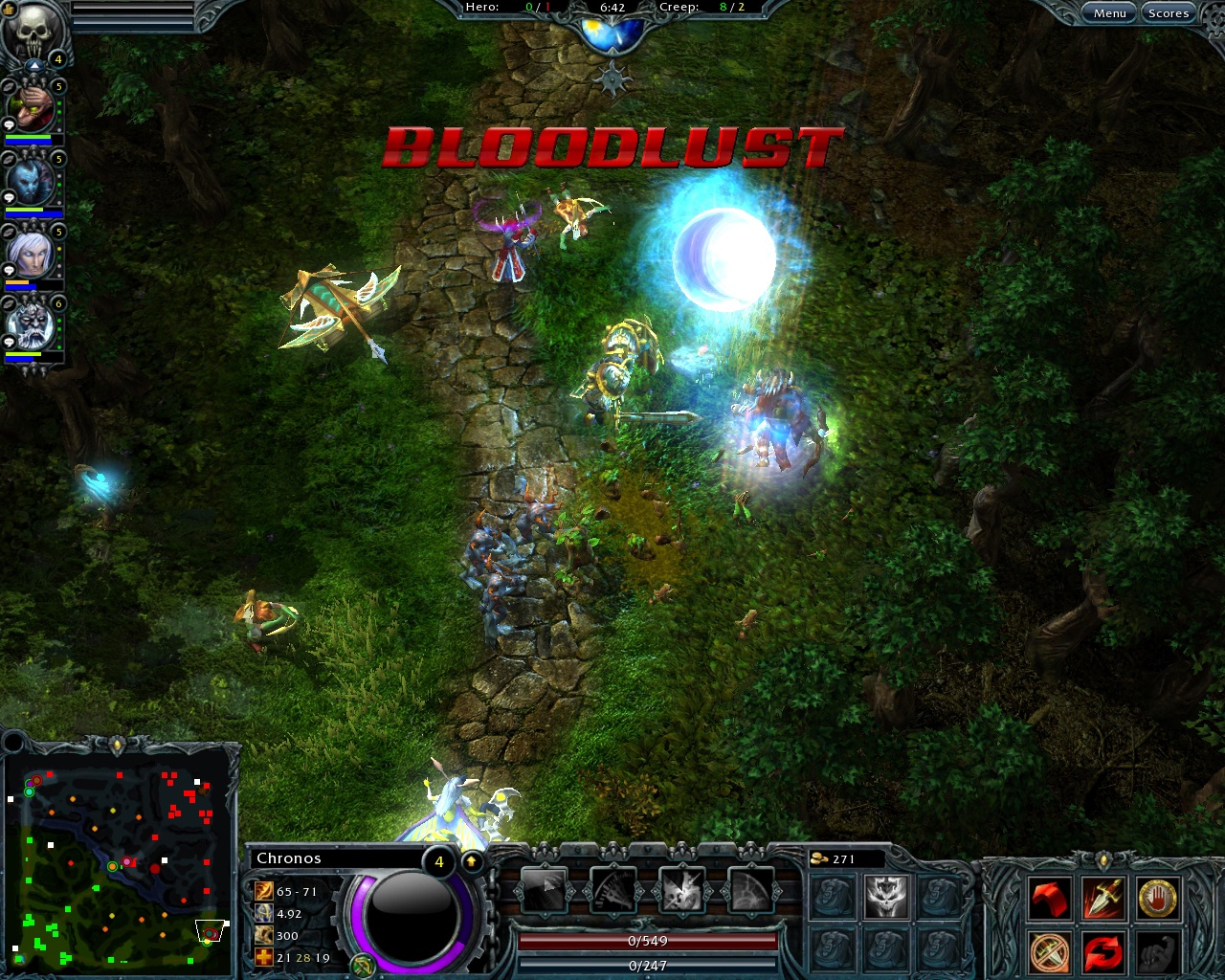Select the dagger Attack command icon
Screen dimensions: 1225x980
click(x=1102, y=896)
